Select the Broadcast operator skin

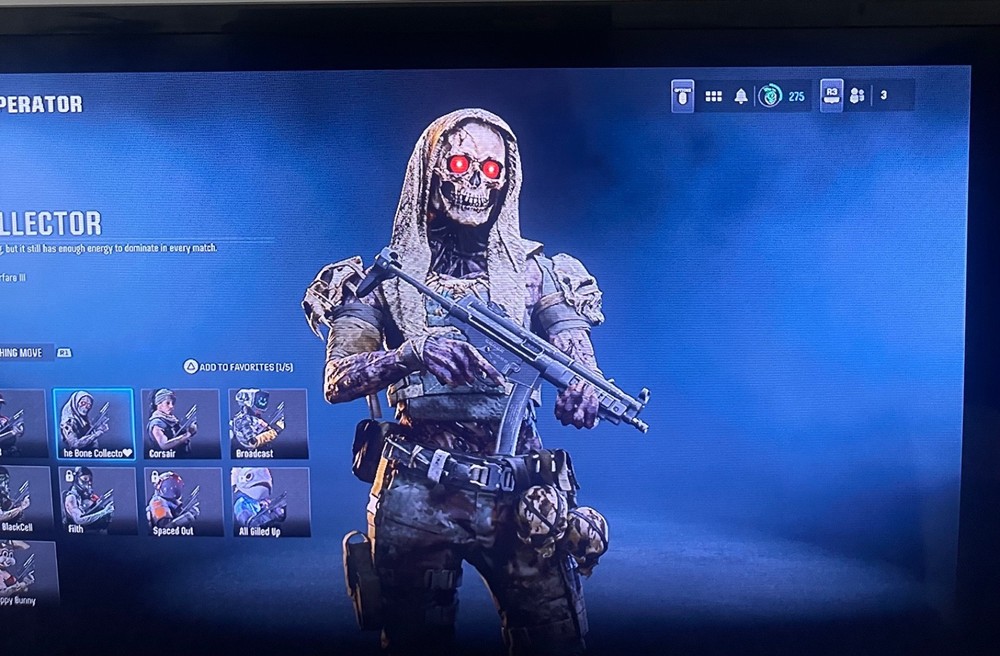(x=267, y=424)
